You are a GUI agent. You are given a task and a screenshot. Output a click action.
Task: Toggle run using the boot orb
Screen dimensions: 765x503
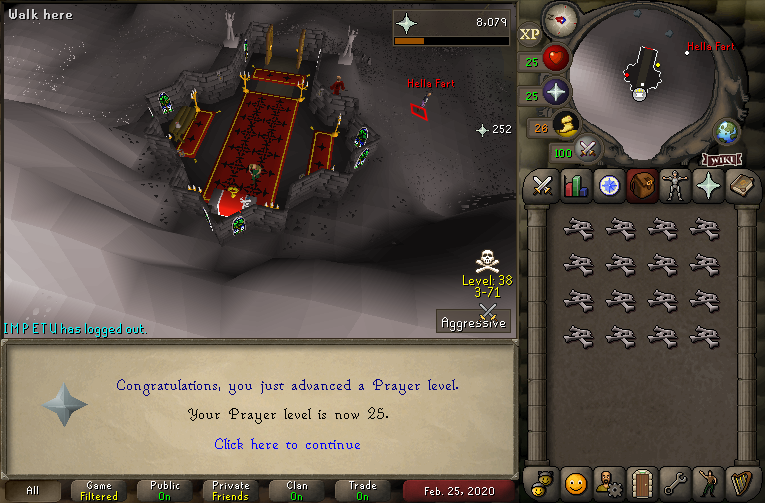pos(565,124)
